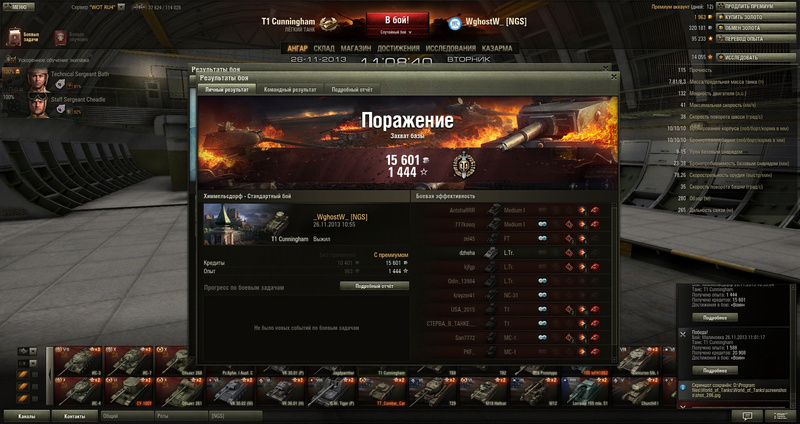Viewport: 800px width, 424px height.
Task: Open the Каналы button in the bottom bar
Action: [x=27, y=414]
